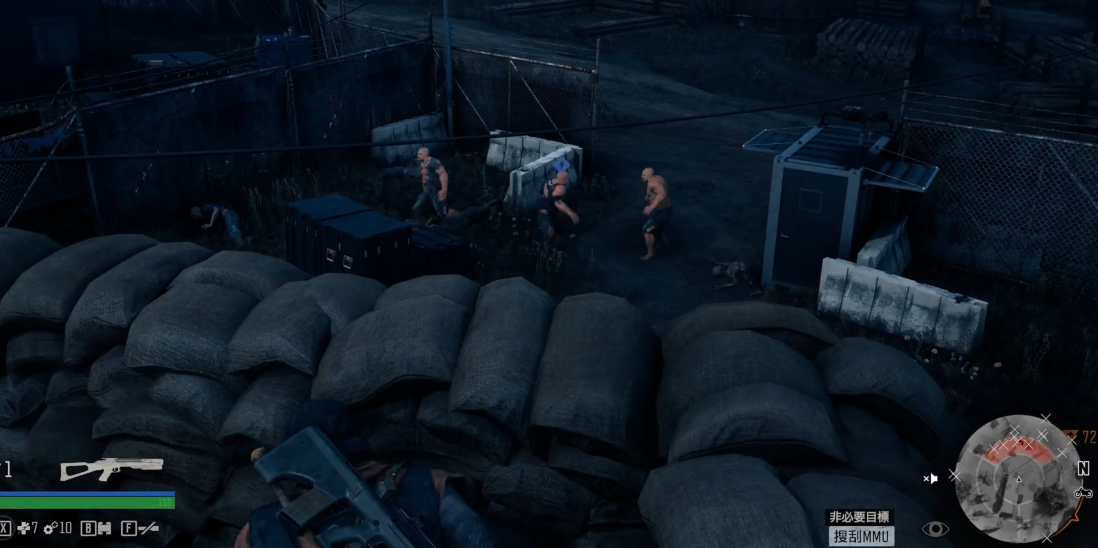Image resolution: width=1098 pixels, height=548 pixels.
Task: Click the eye visibility indicator icon
Action: click(935, 529)
